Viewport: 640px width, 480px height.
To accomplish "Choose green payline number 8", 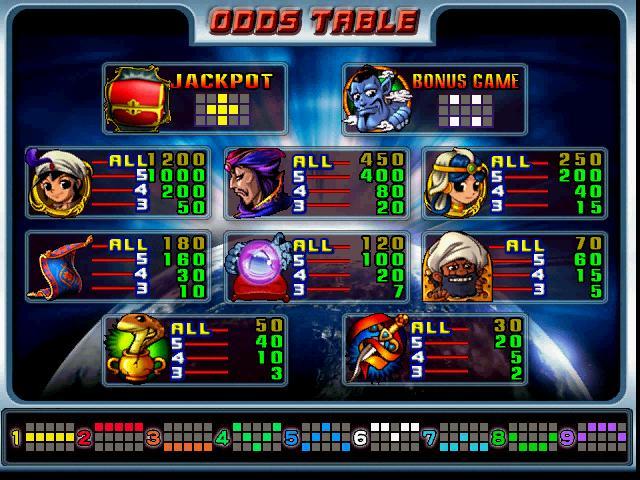I will click(x=516, y=437).
